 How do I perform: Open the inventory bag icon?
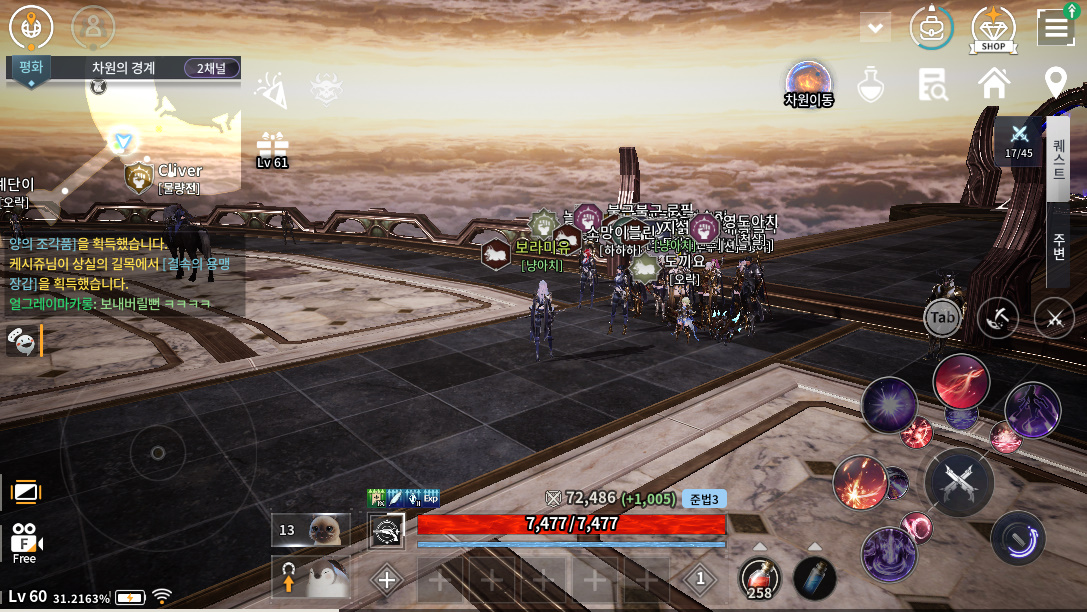tap(931, 28)
